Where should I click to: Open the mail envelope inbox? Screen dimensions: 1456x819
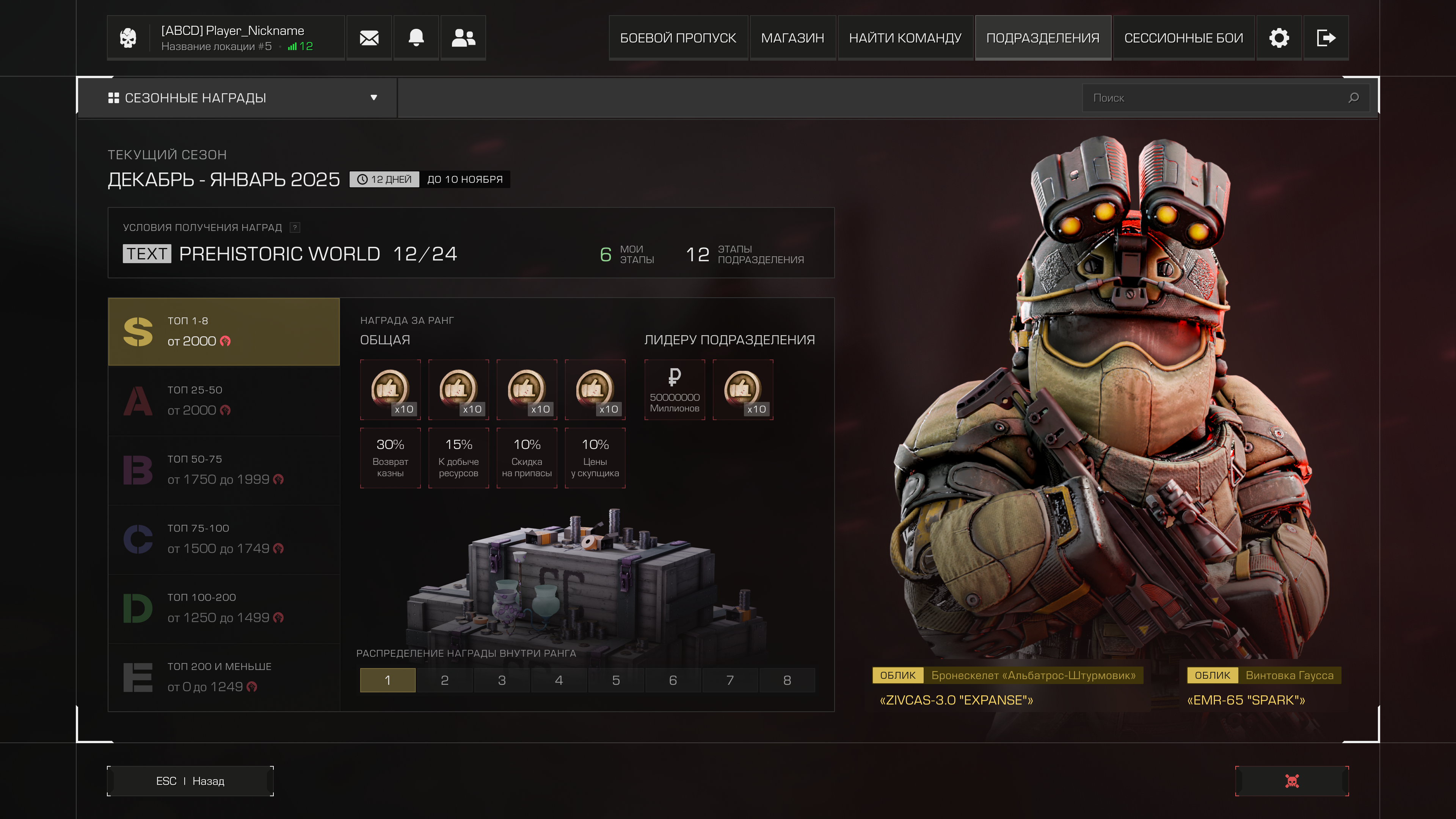(x=369, y=38)
